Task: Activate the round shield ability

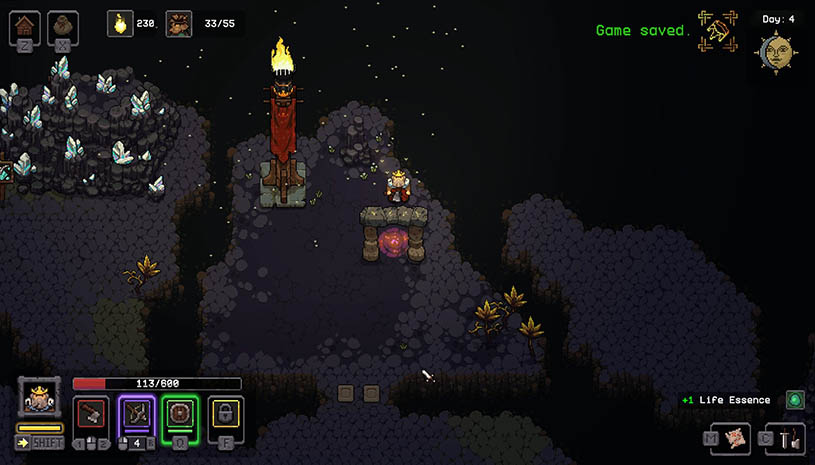Action: [181, 412]
